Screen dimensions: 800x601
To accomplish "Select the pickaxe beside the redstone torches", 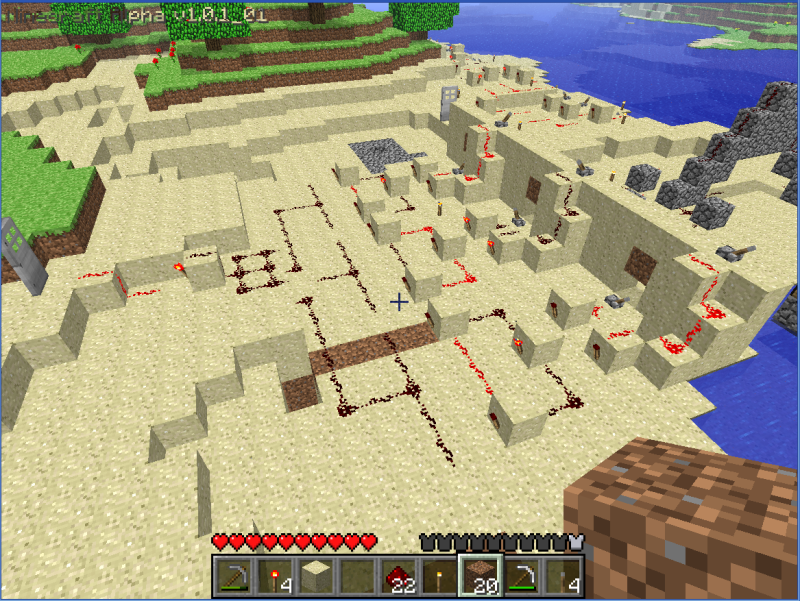I will [233, 577].
